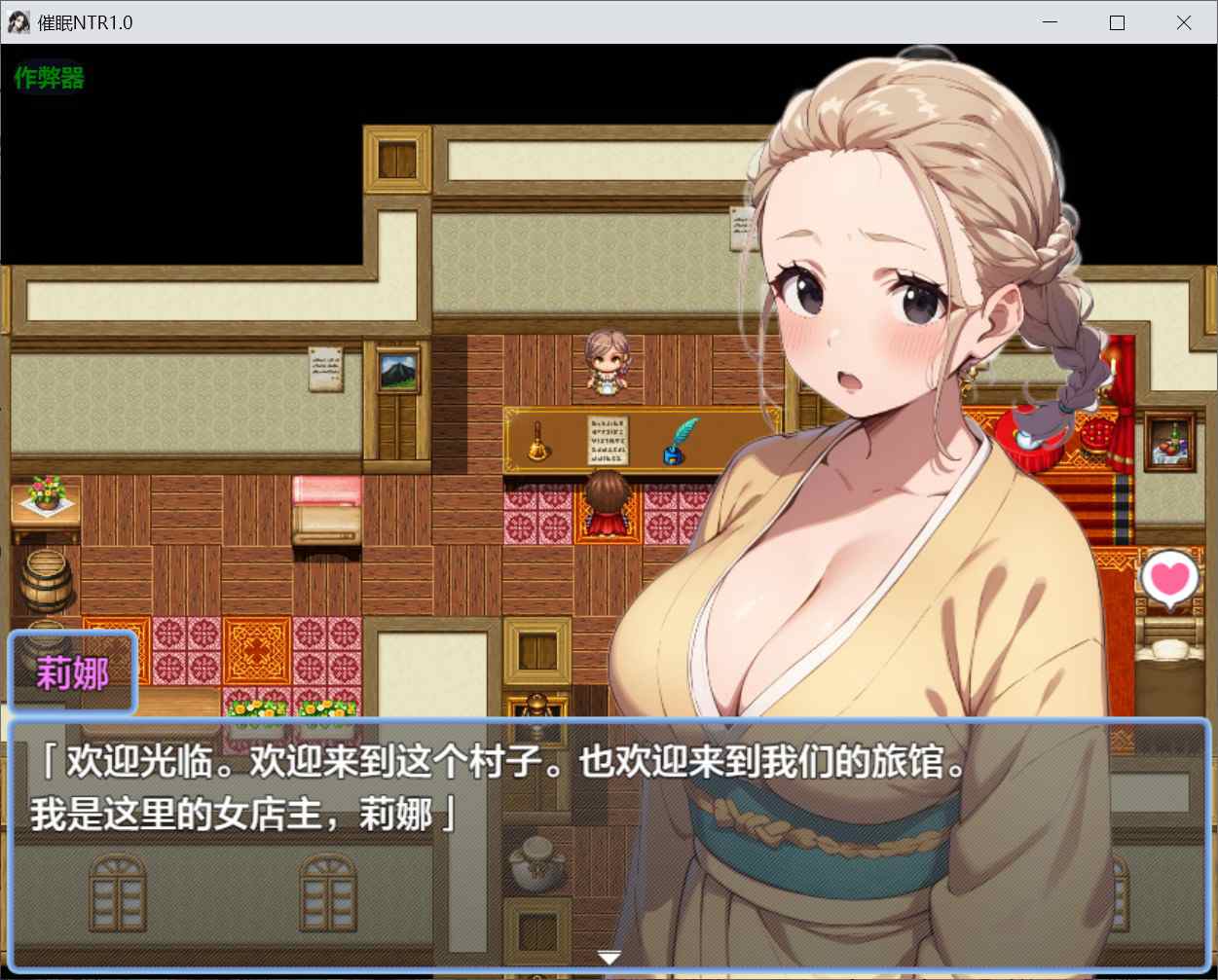The image size is (1218, 980).
Task: Minimize the game window
Action: [1050, 22]
